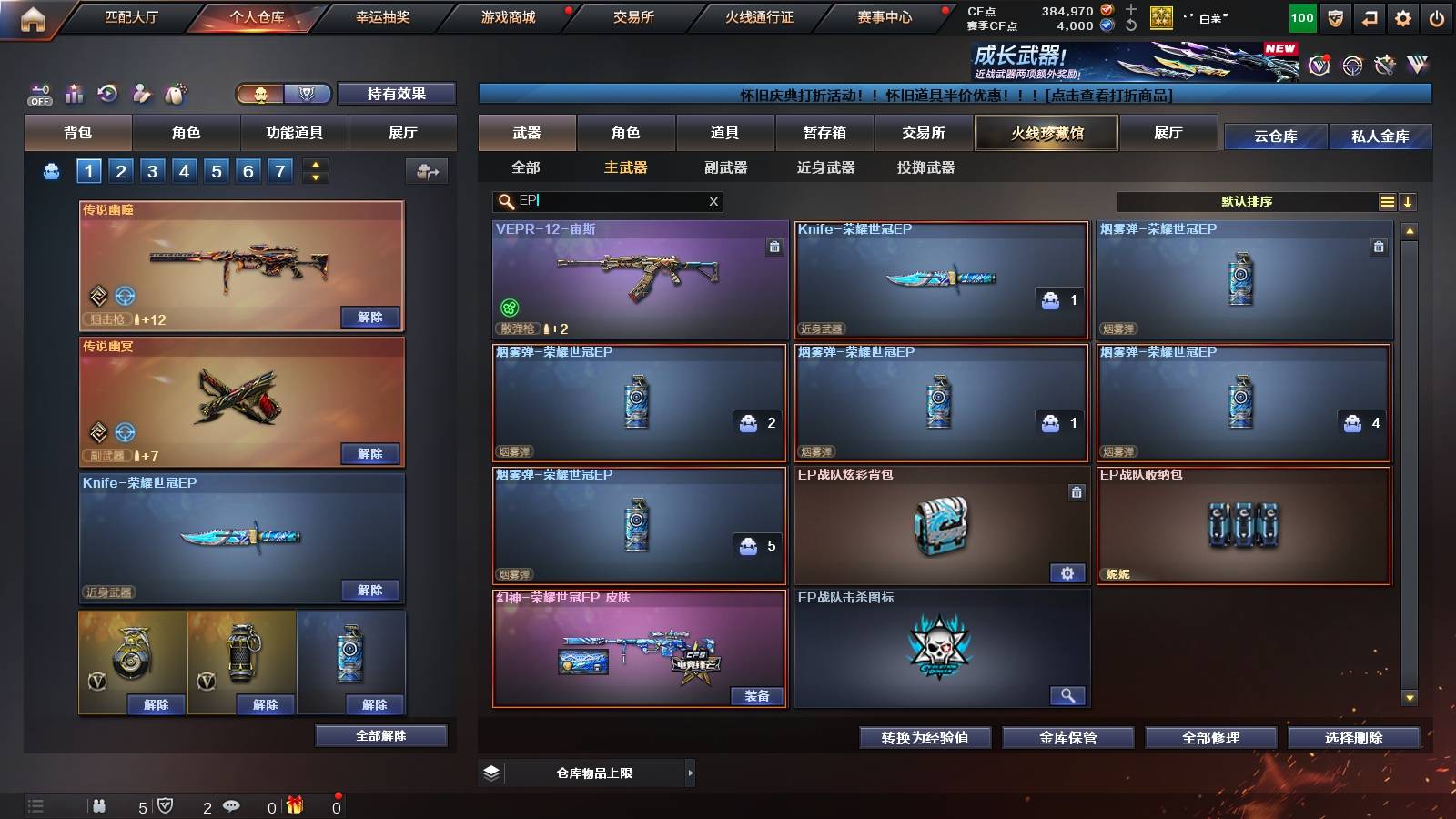1456x819 pixels.
Task: Open the settings gear at top right
Action: click(1403, 17)
